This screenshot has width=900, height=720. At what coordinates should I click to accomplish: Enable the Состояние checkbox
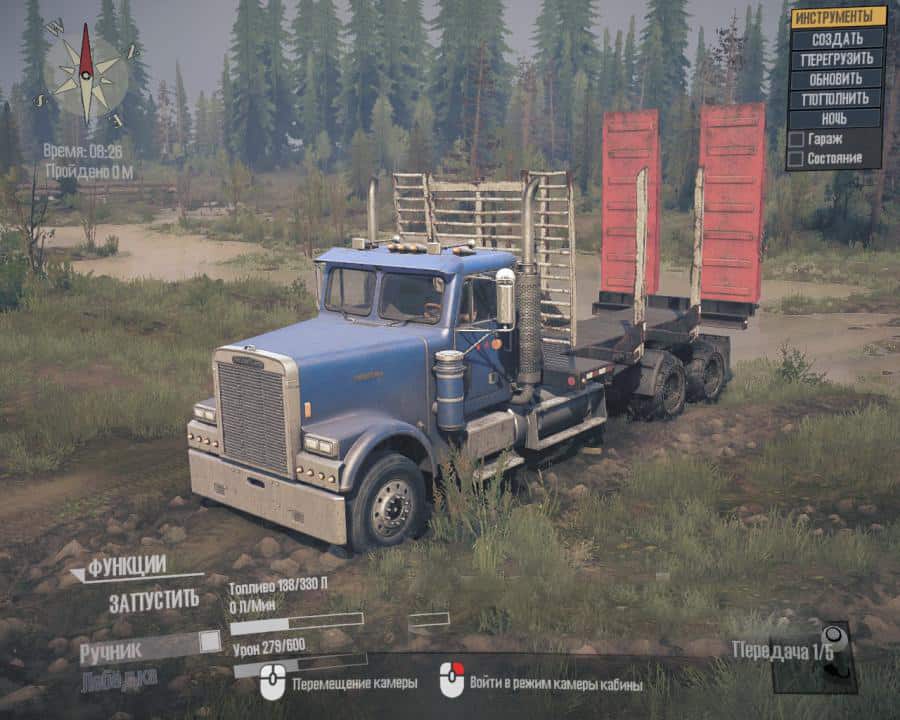[x=796, y=158]
